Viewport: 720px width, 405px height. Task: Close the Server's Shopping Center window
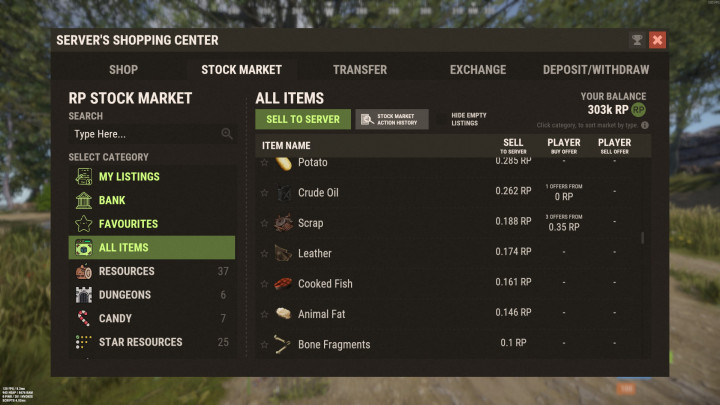[657, 40]
